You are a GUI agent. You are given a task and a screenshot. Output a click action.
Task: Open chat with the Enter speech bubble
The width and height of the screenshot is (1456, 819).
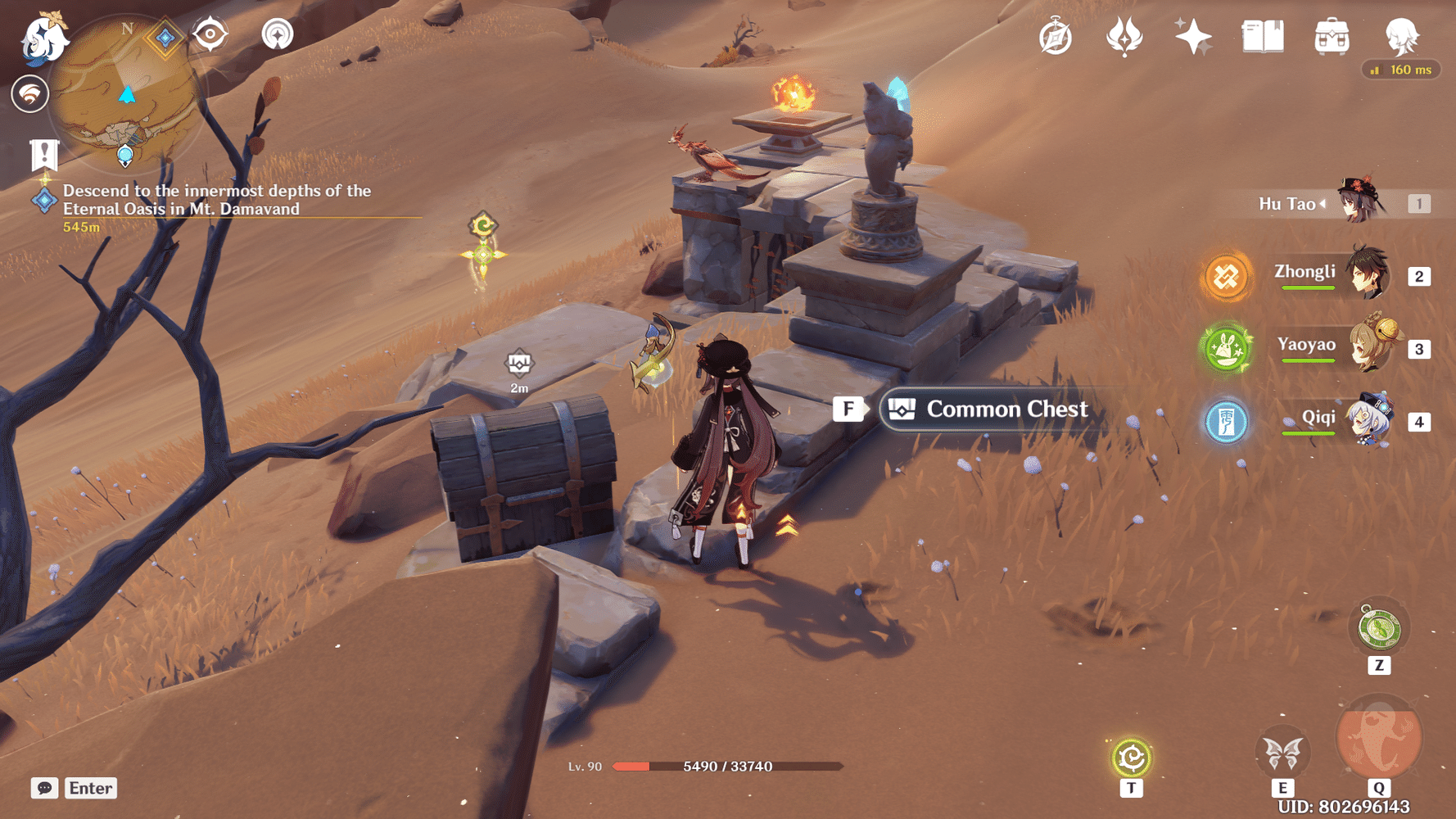click(x=89, y=788)
